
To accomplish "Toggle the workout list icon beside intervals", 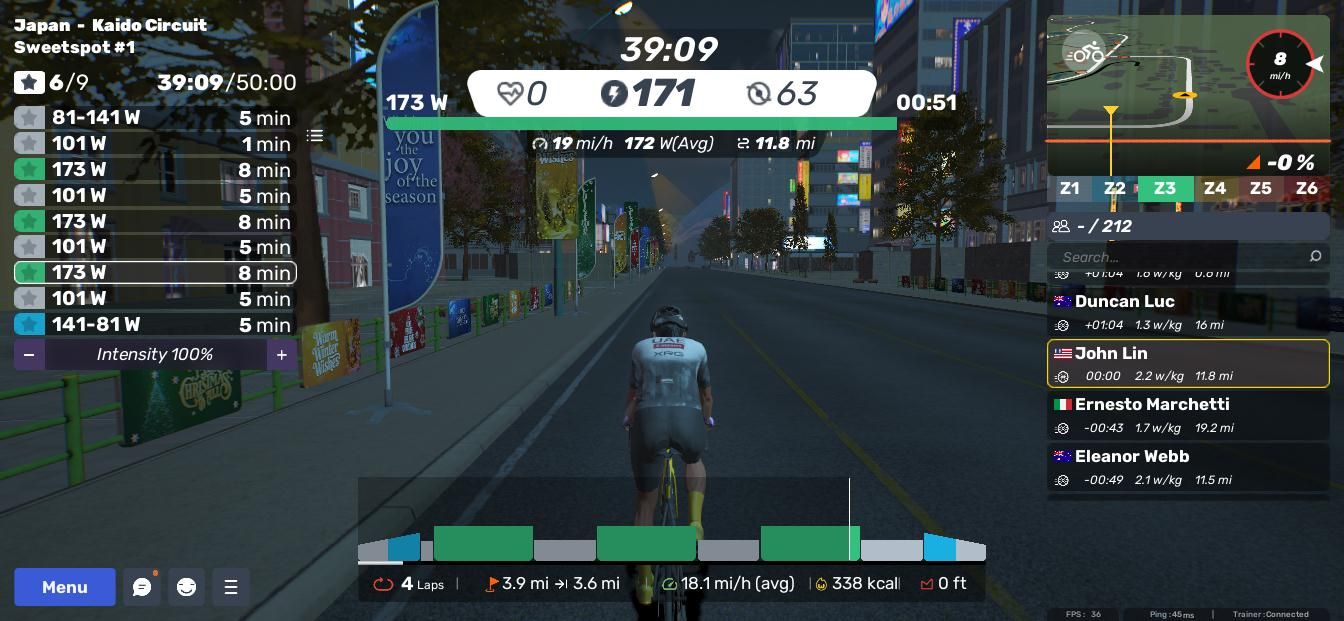I will [315, 136].
